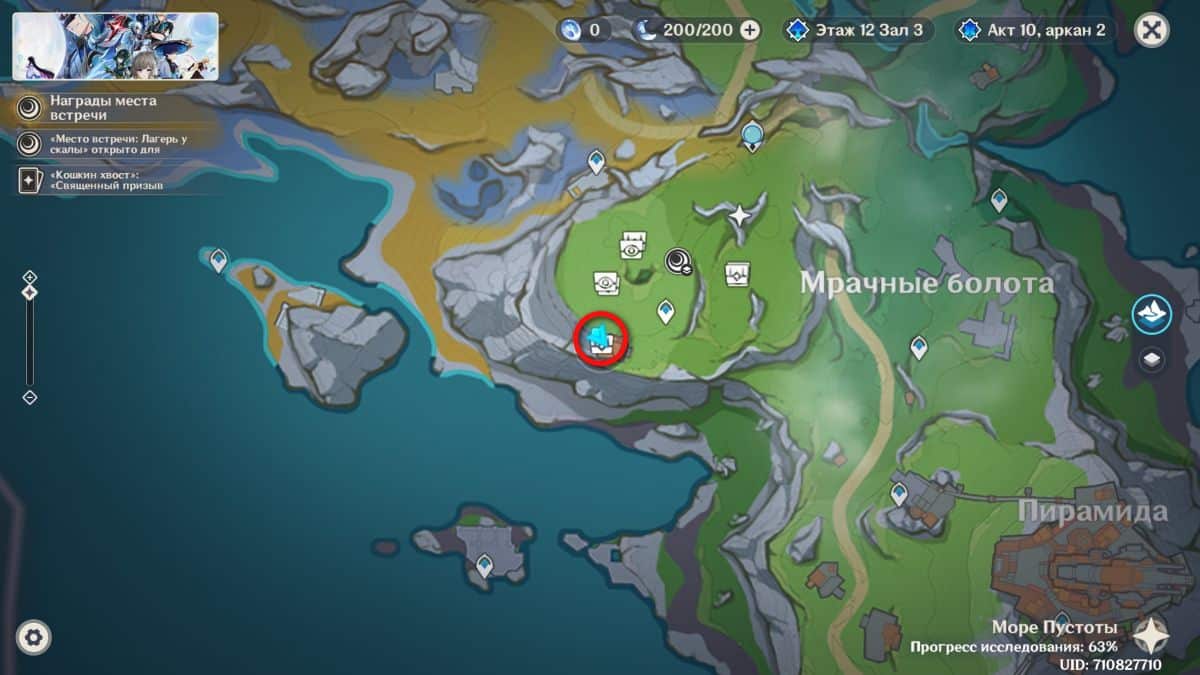Select the crescent moon map marker
Viewport: 1200px width, 675px height.
point(679,262)
